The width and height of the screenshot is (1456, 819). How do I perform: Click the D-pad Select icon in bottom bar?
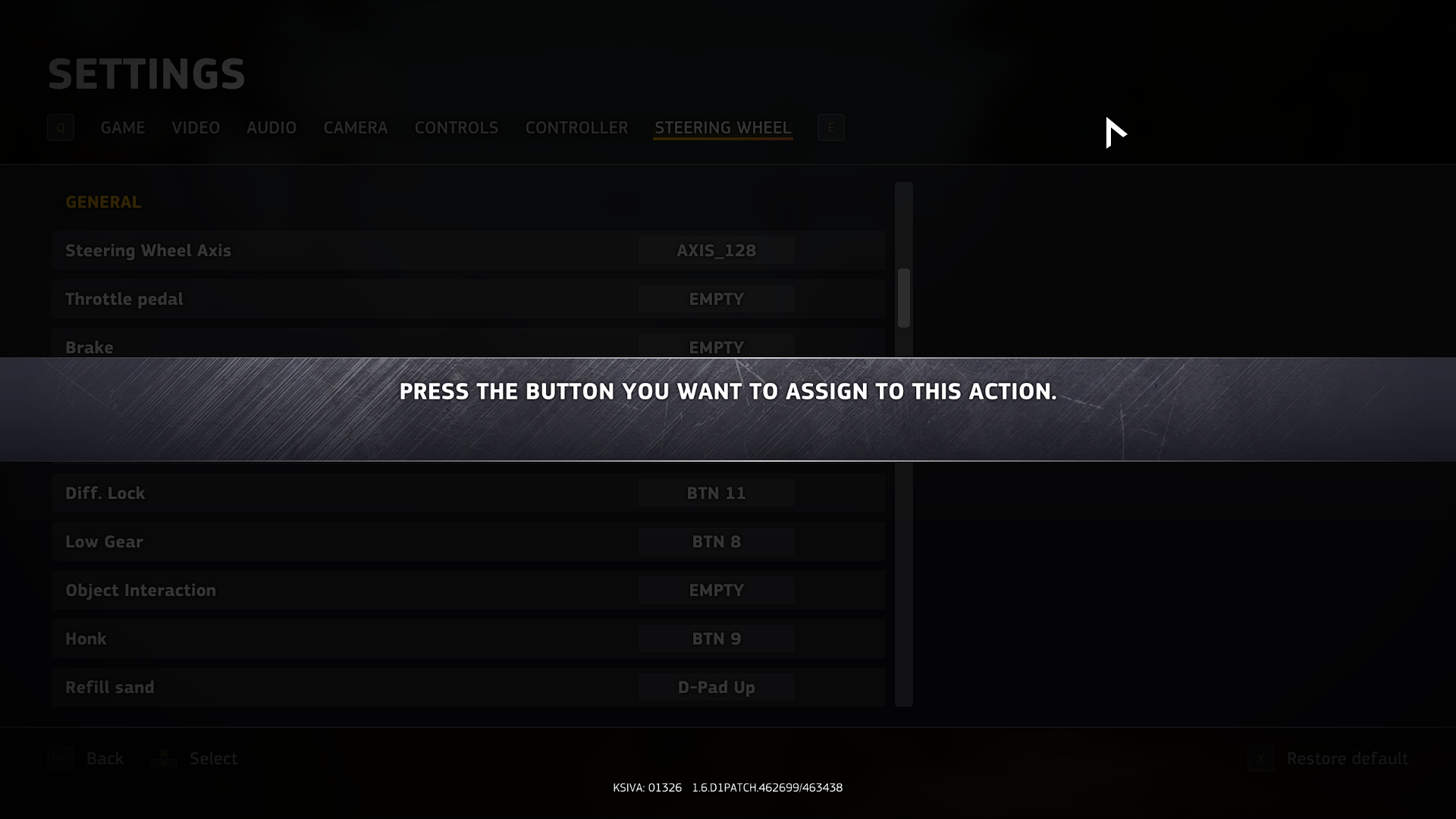[x=163, y=758]
